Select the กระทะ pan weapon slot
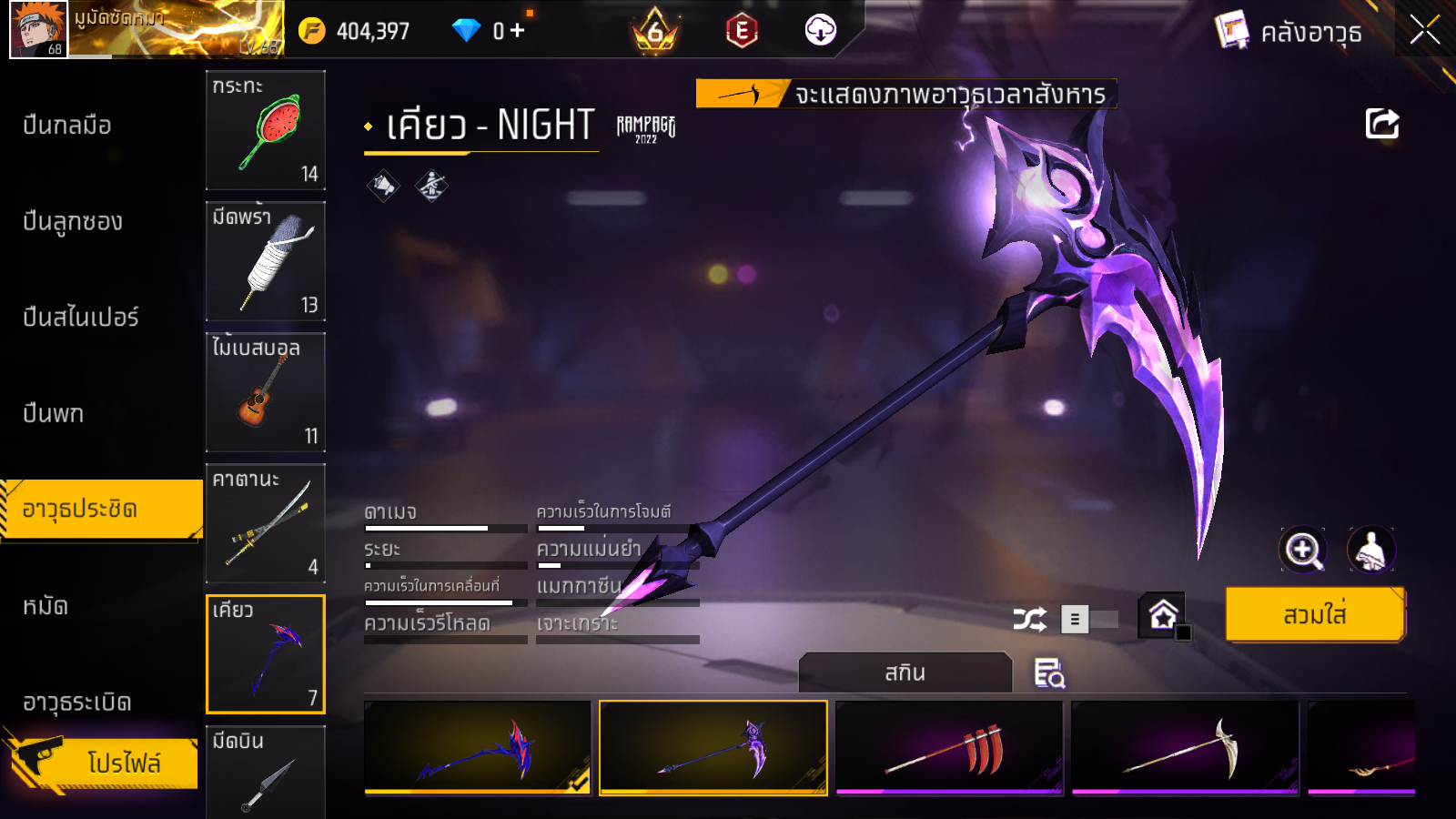 click(x=265, y=130)
